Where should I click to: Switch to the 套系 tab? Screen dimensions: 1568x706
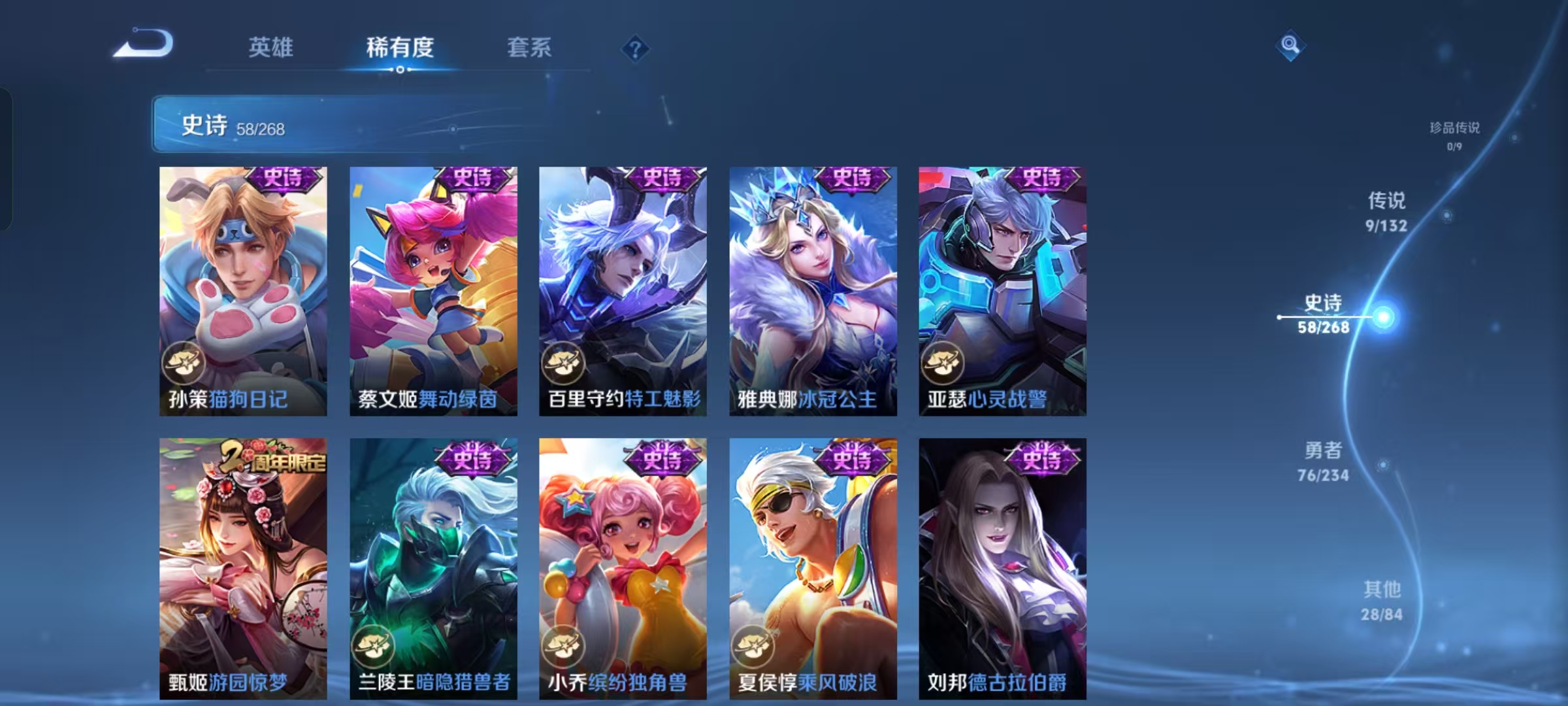click(528, 47)
